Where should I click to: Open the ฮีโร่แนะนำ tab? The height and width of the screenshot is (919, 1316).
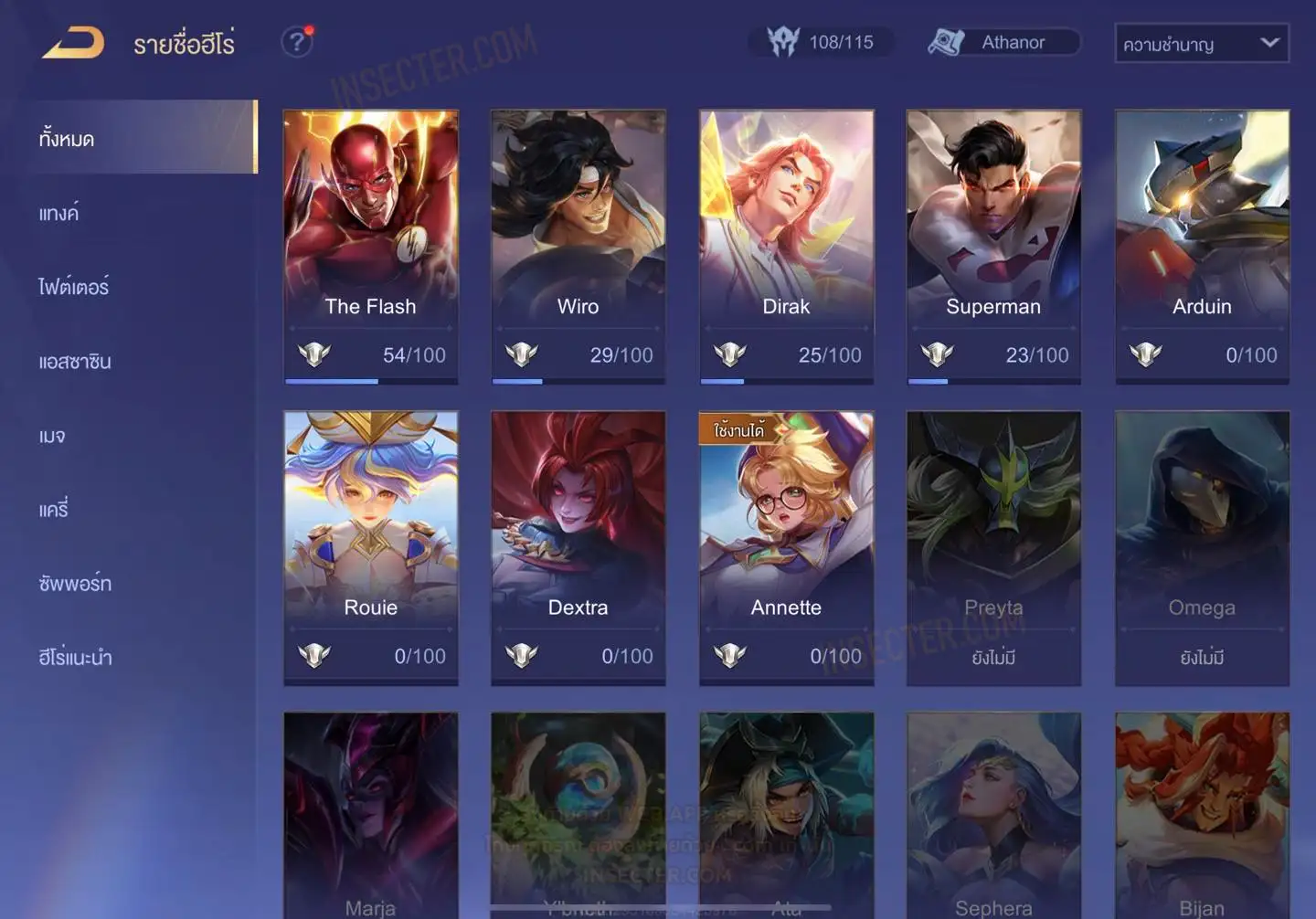pos(75,658)
